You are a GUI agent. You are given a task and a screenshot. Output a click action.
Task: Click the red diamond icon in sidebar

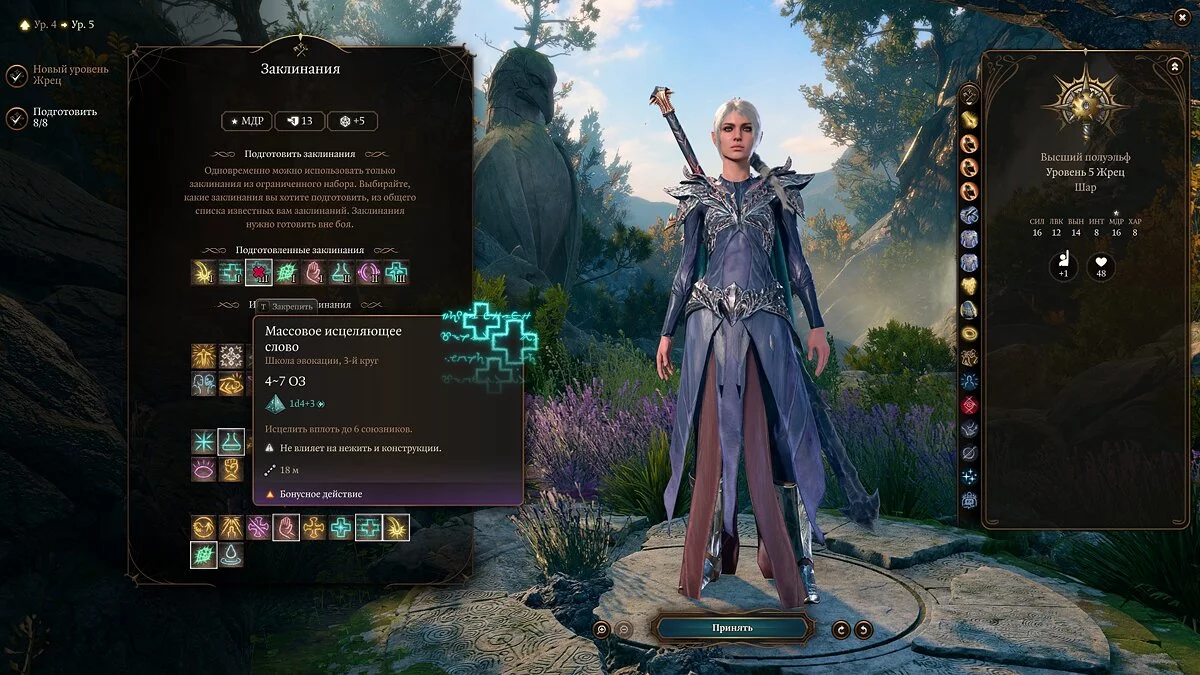point(969,405)
